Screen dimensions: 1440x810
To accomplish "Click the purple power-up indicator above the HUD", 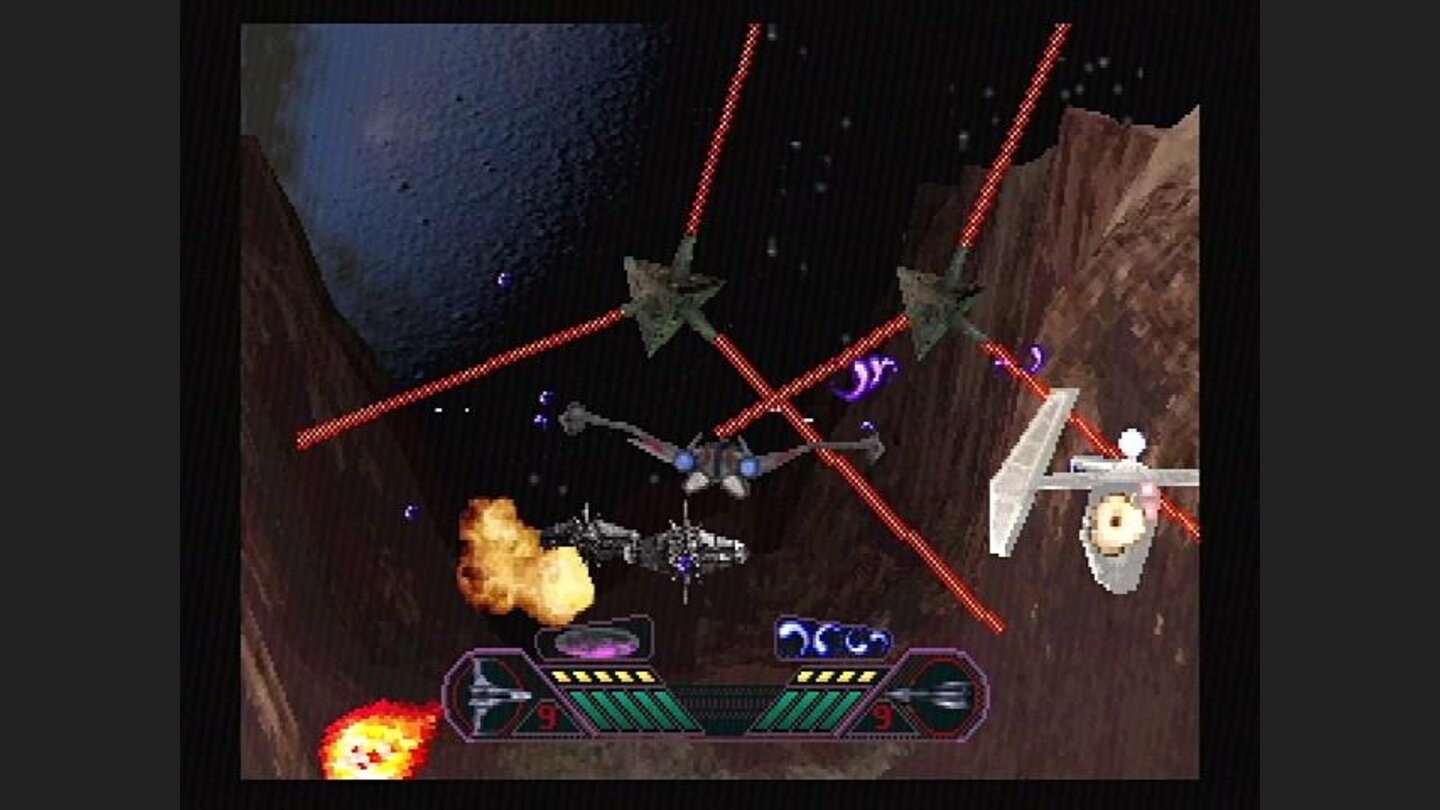I will coord(595,640).
